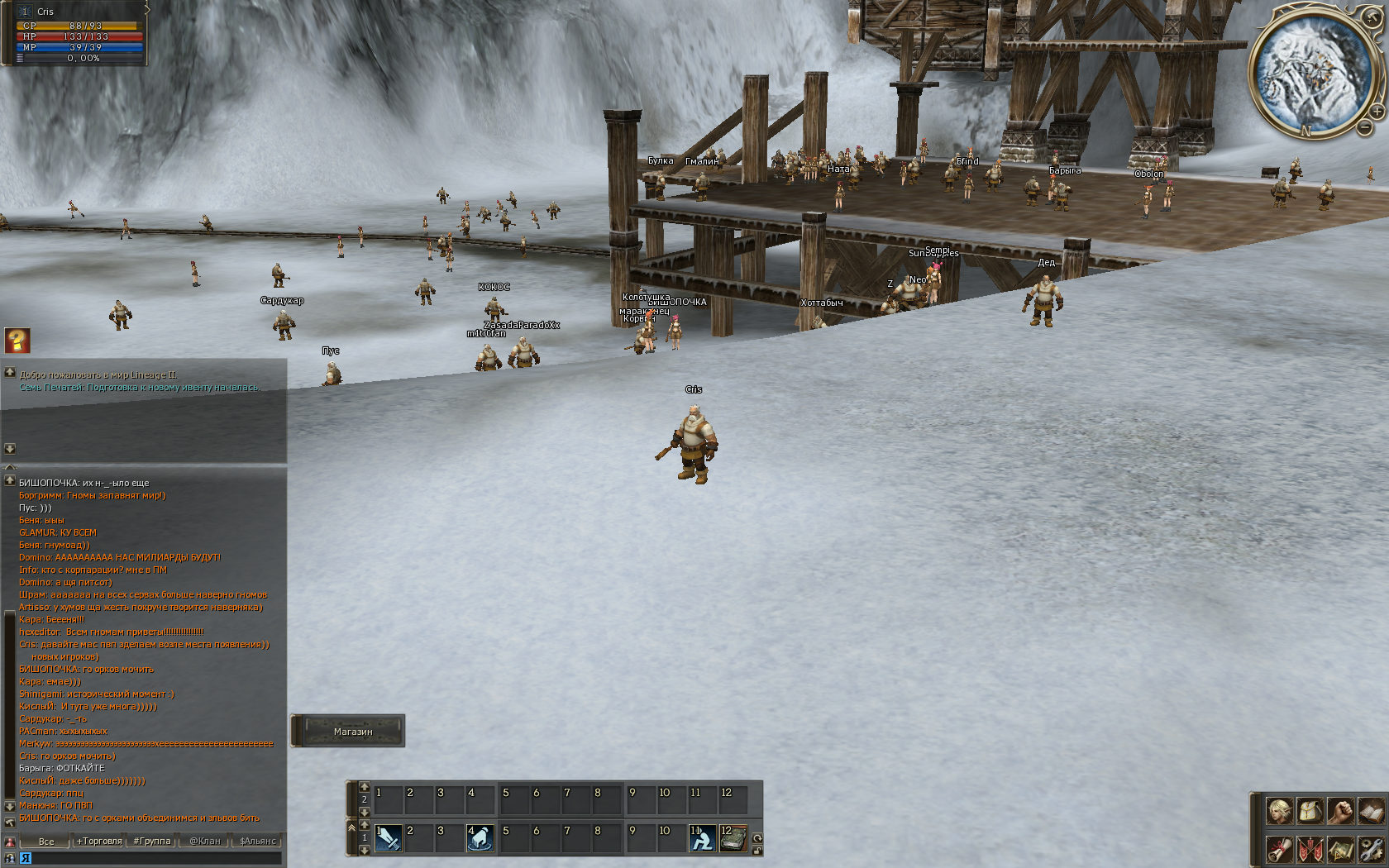Image resolution: width=1389 pixels, height=868 pixels.
Task: Switch to the +Торговля chat tab
Action: point(99,841)
